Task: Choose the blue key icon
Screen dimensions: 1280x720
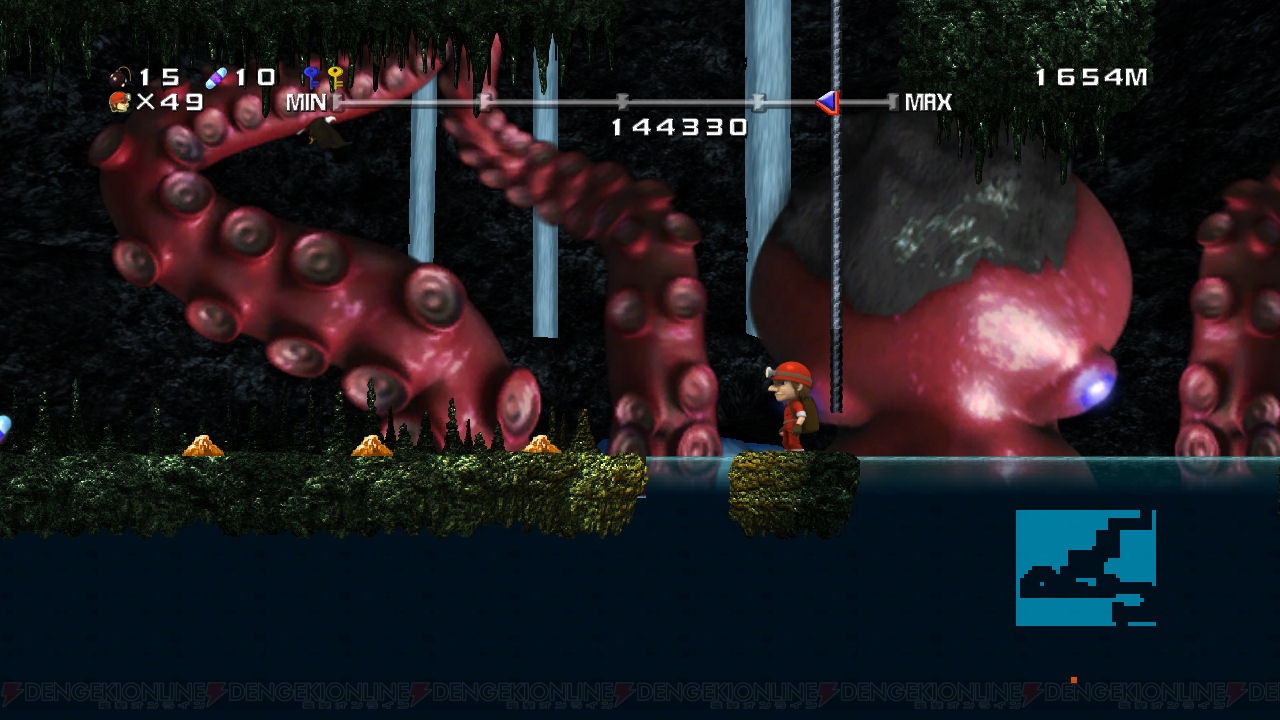Action: [312, 77]
